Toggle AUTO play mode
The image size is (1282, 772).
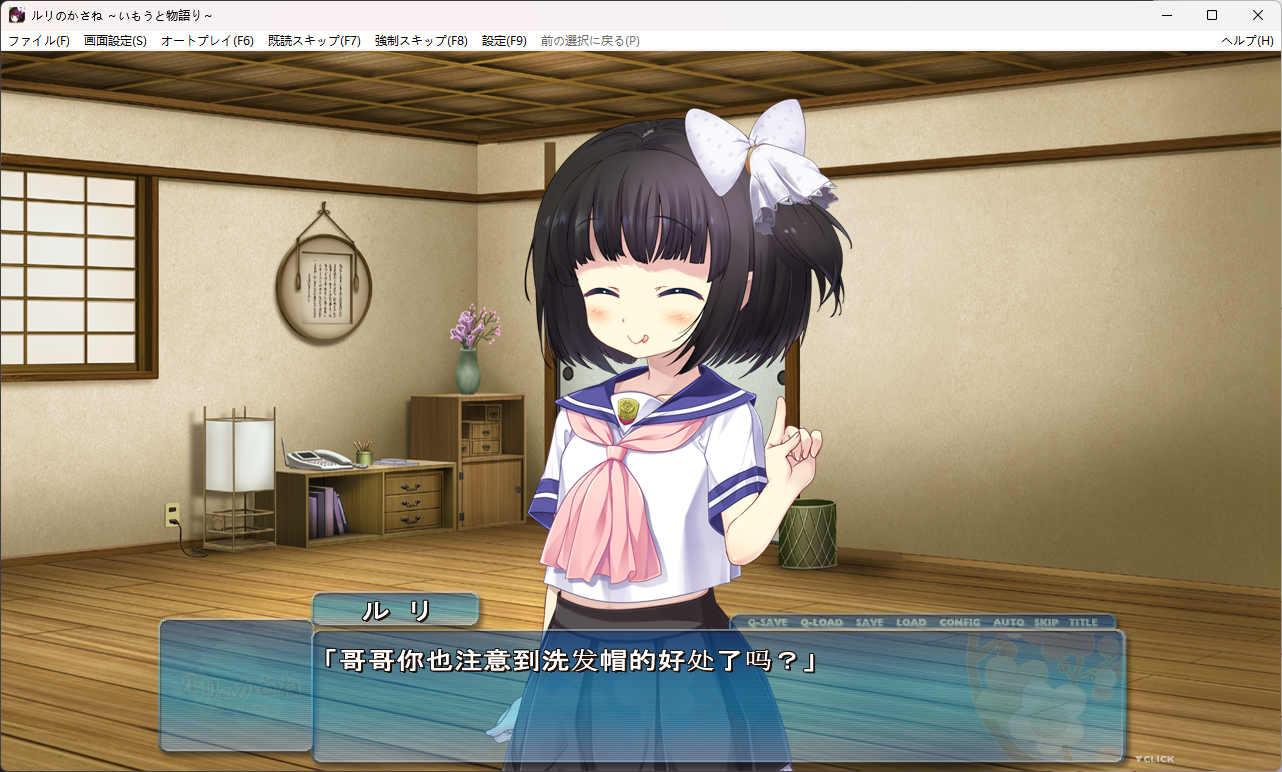(x=1008, y=622)
